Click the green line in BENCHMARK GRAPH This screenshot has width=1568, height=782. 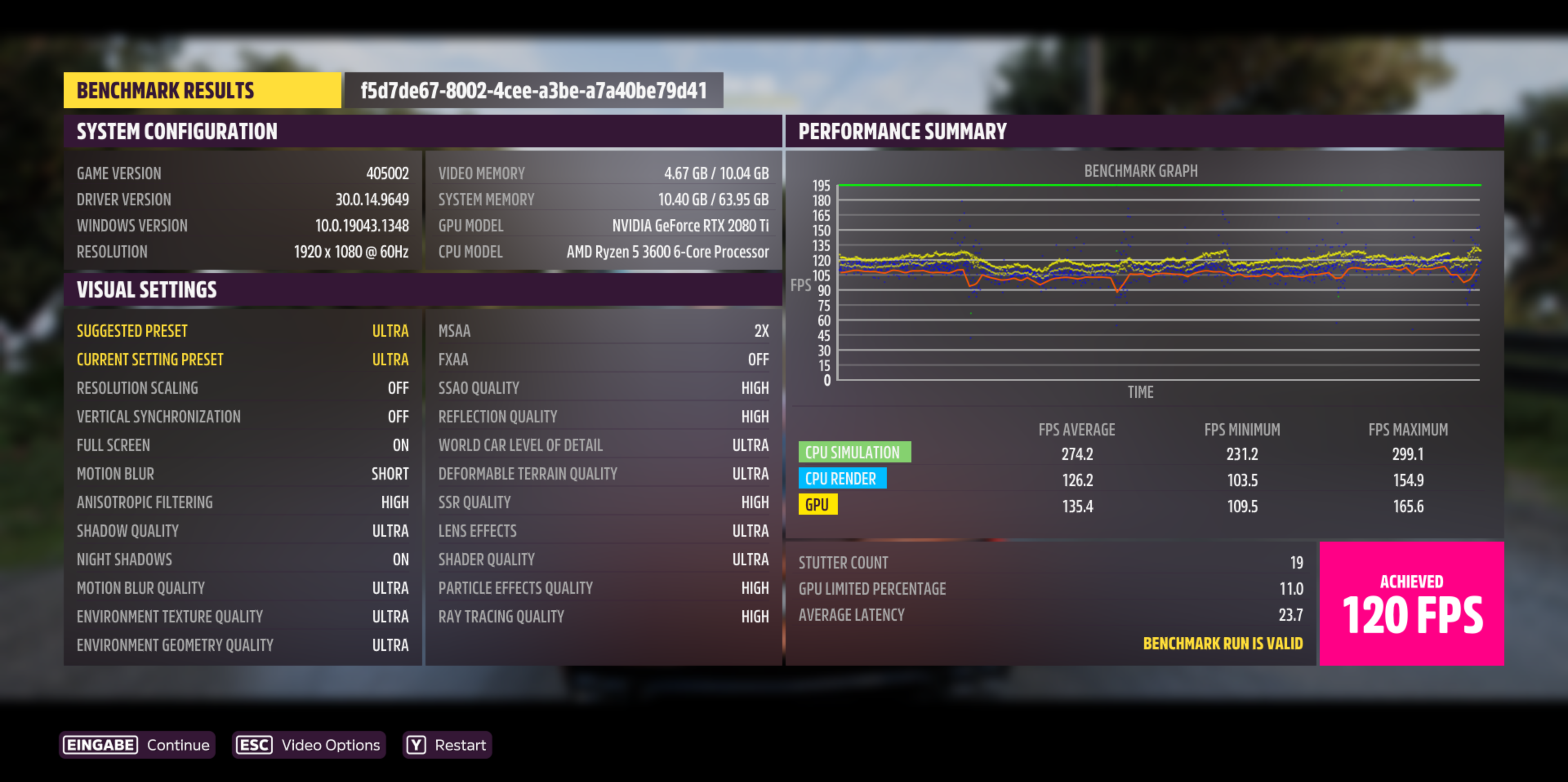tap(1156, 186)
